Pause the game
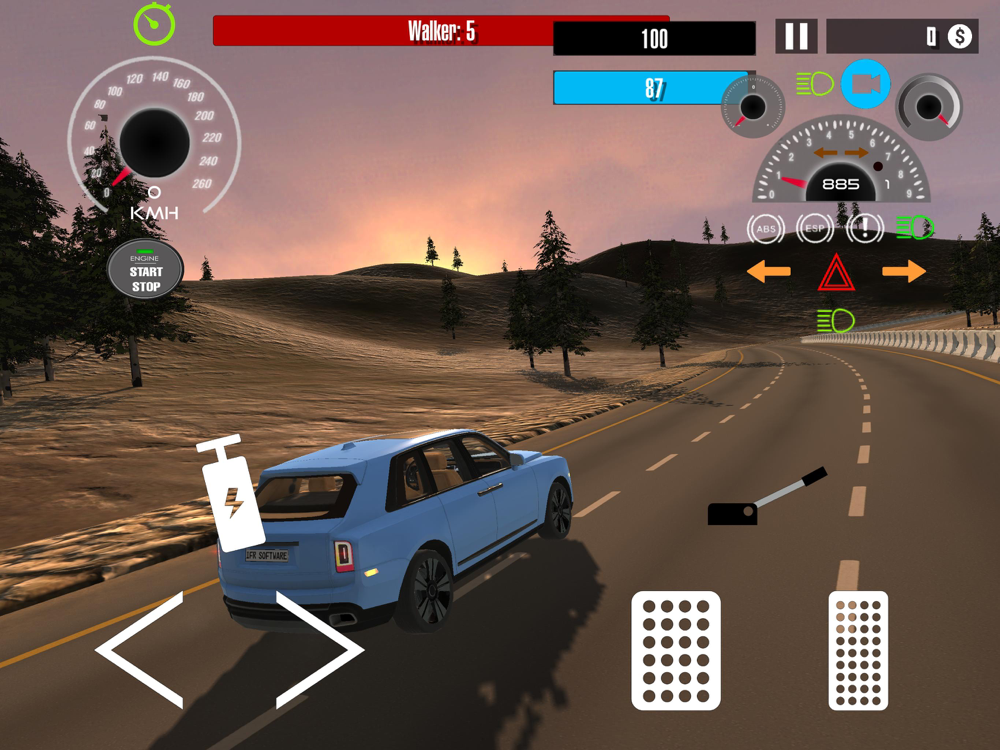Image resolution: width=1000 pixels, height=750 pixels. [x=796, y=37]
